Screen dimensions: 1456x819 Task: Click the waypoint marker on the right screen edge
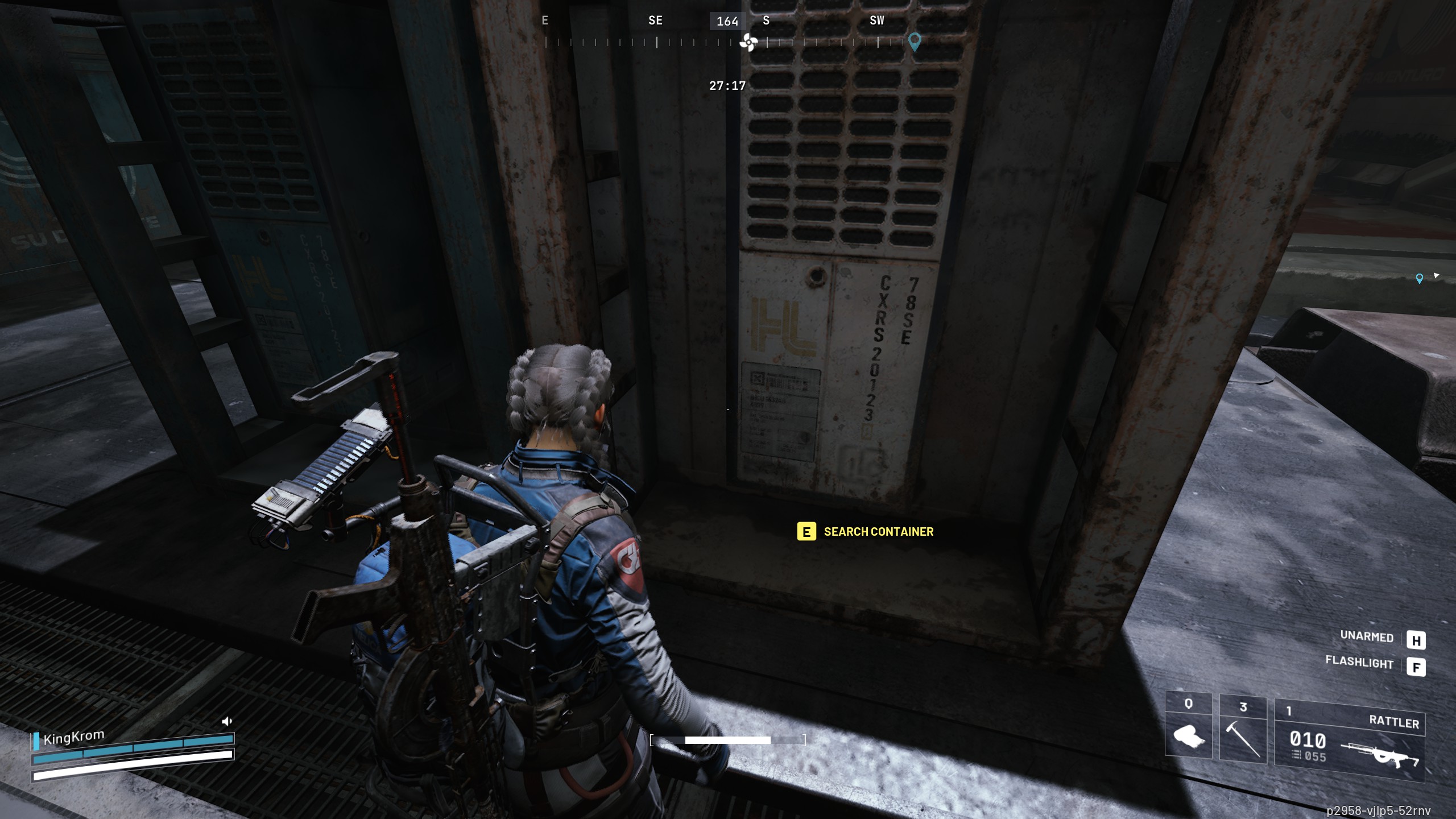pyautogui.click(x=1421, y=278)
